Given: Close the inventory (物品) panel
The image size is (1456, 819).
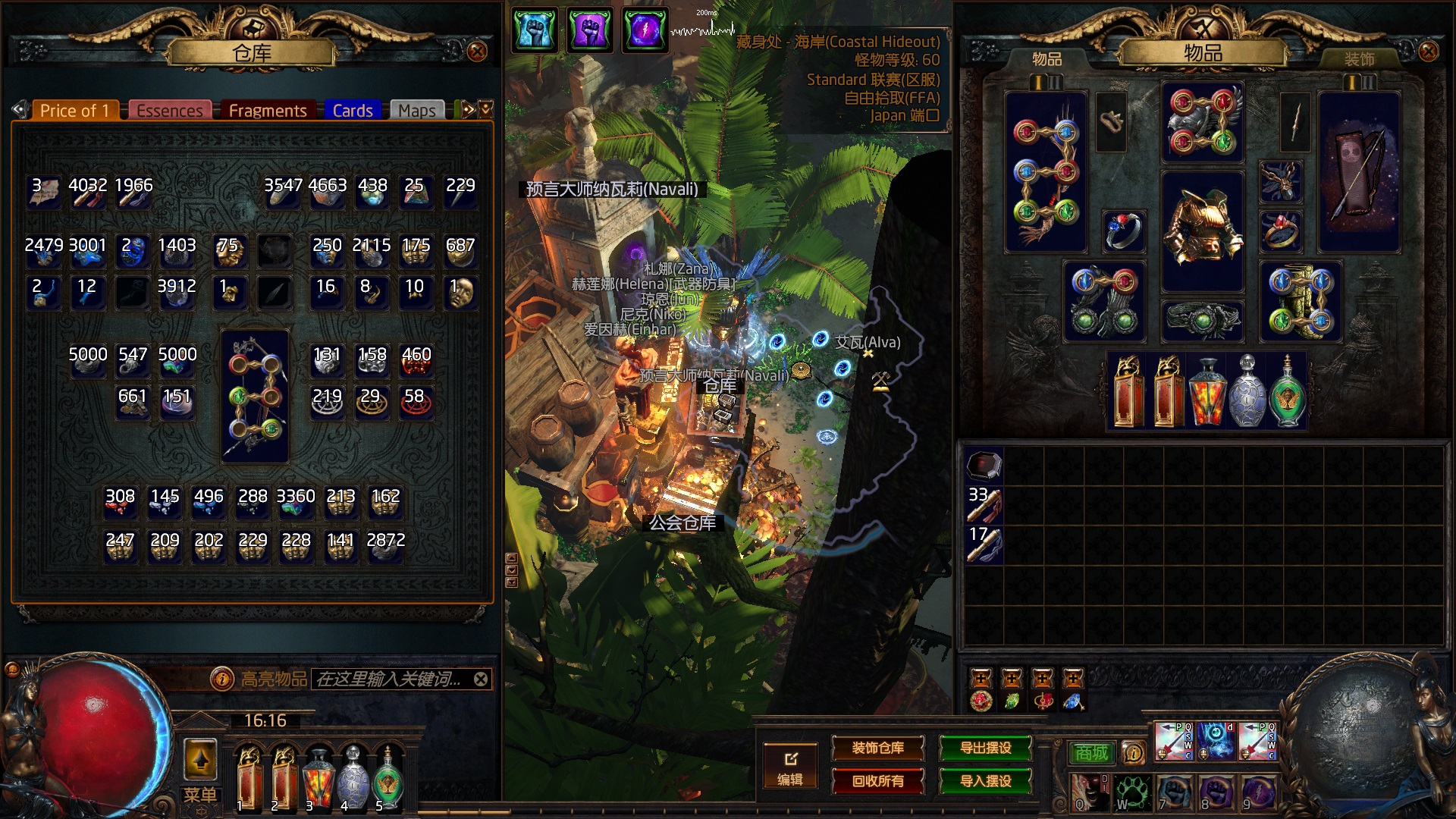Looking at the screenshot, I should coord(1428,52).
